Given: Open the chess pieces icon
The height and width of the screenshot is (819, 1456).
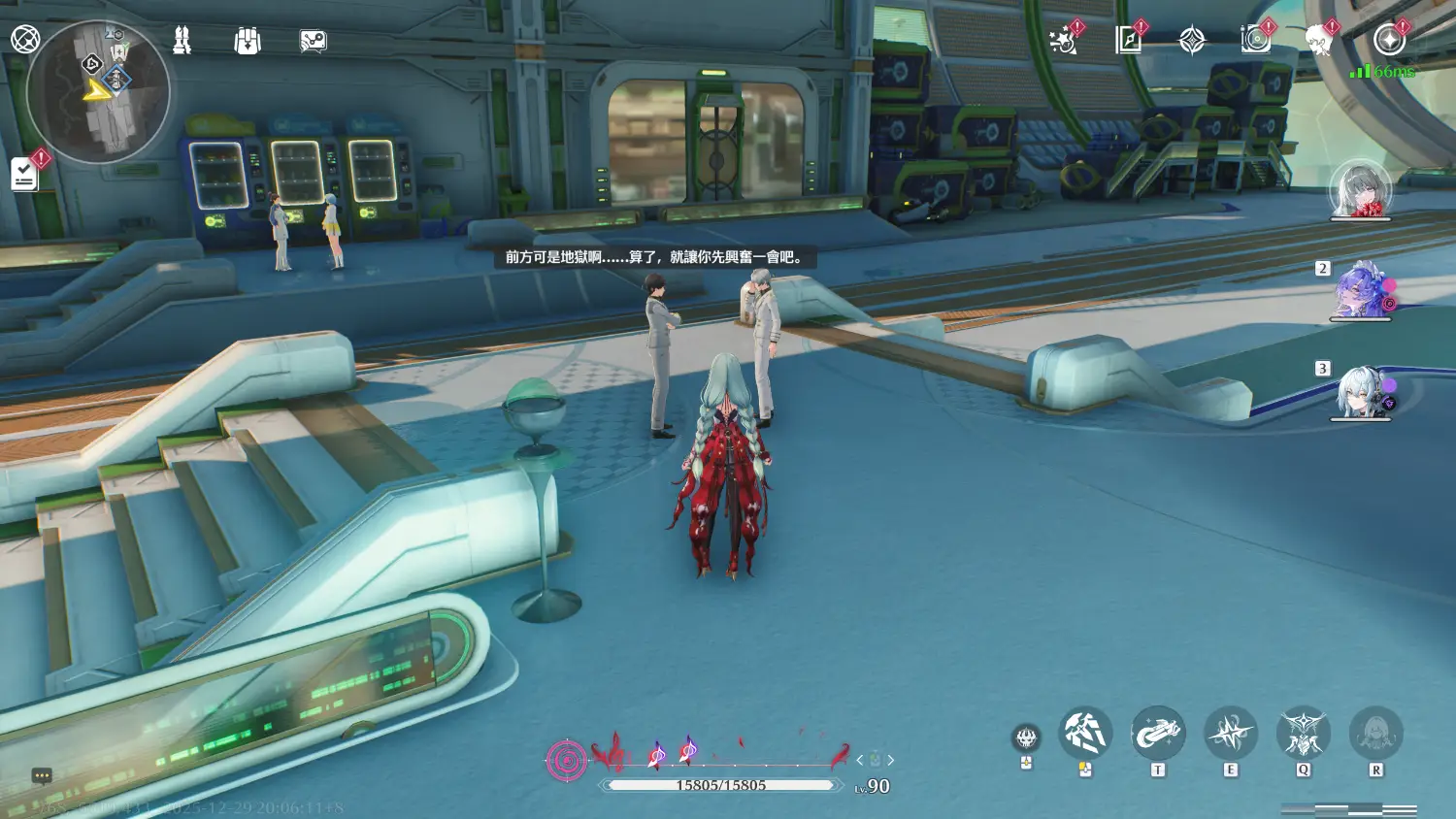Looking at the screenshot, I should tap(182, 40).
